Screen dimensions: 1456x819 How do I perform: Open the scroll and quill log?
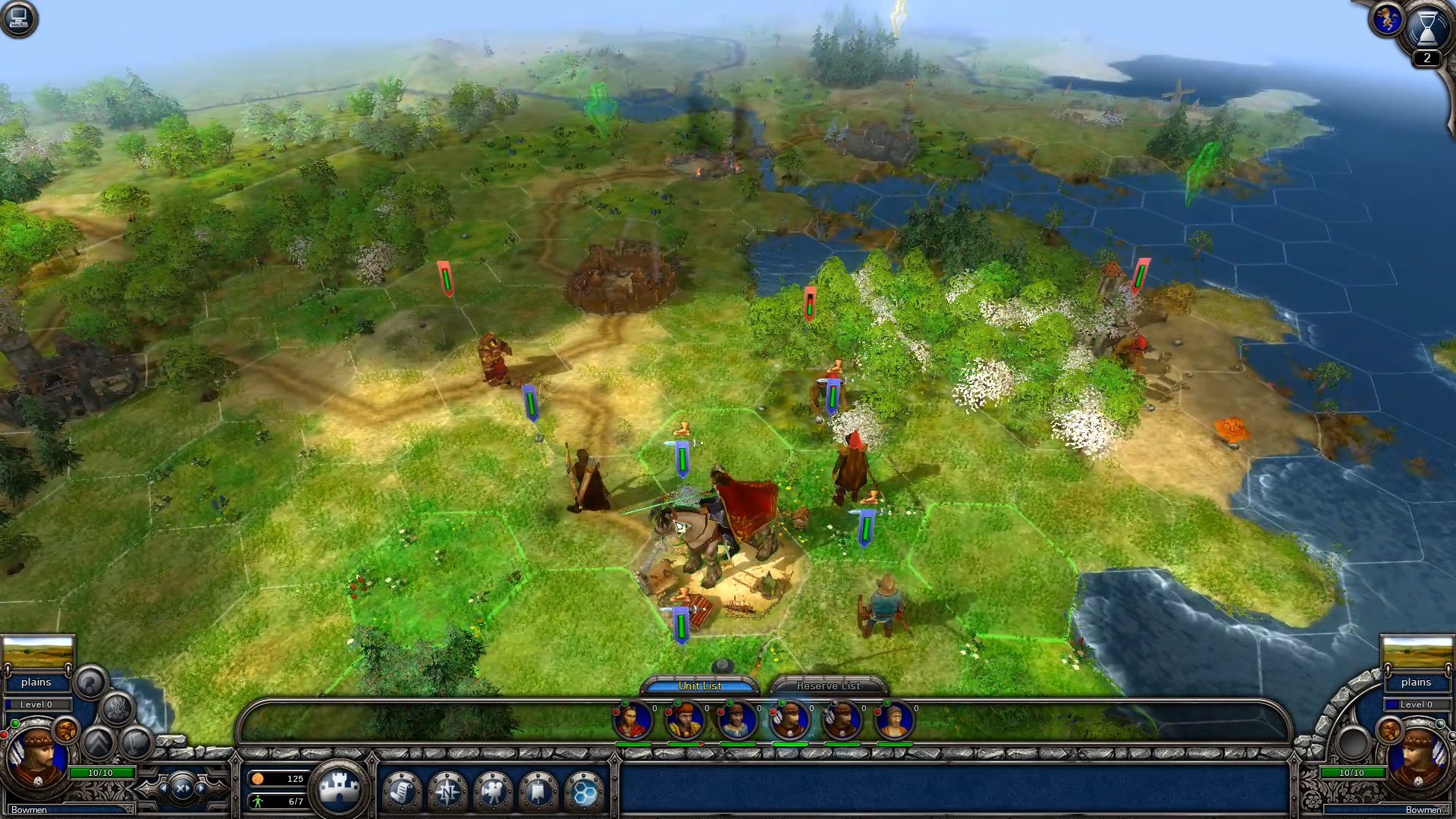pos(402,792)
